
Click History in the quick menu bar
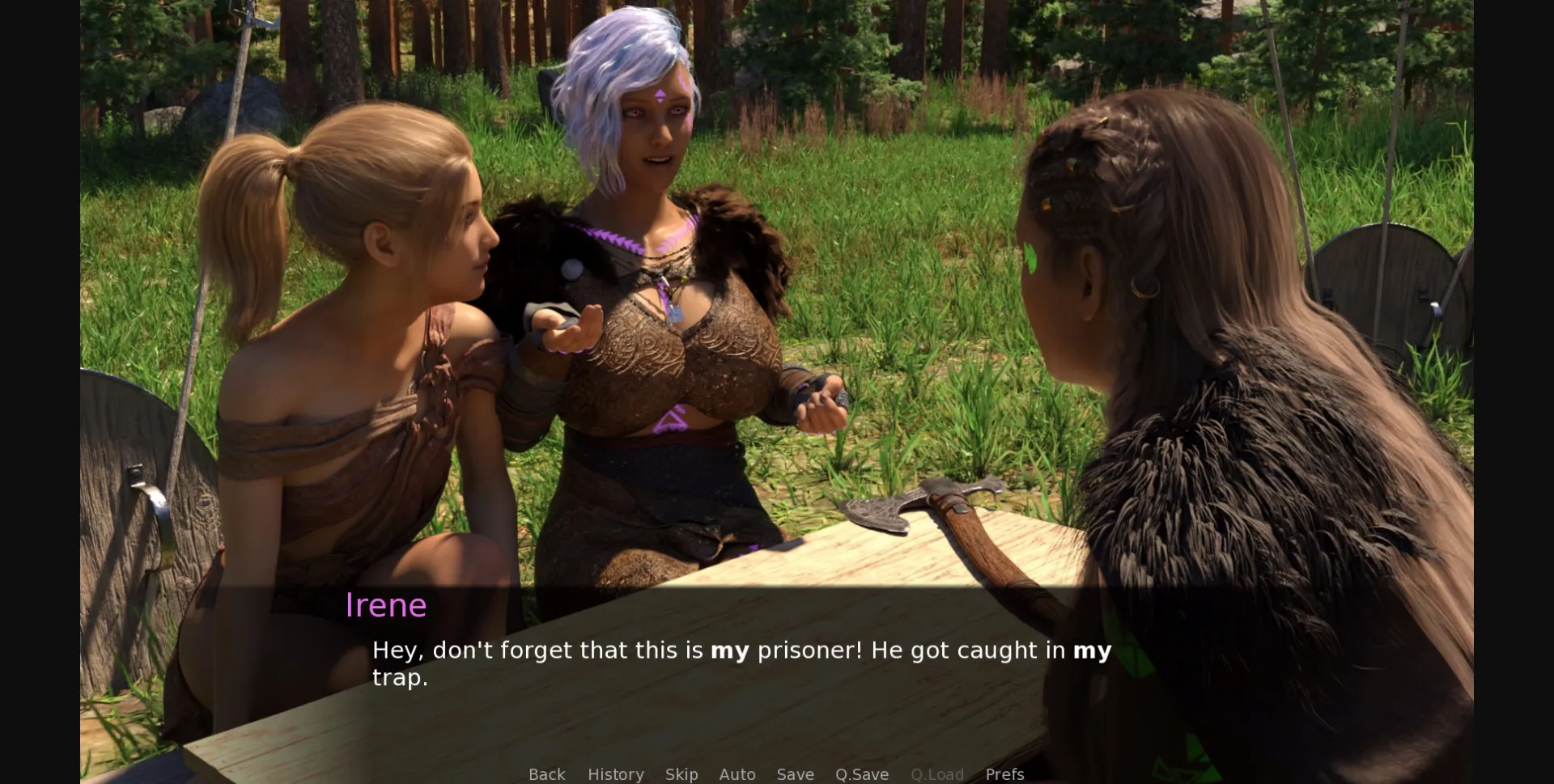click(615, 774)
